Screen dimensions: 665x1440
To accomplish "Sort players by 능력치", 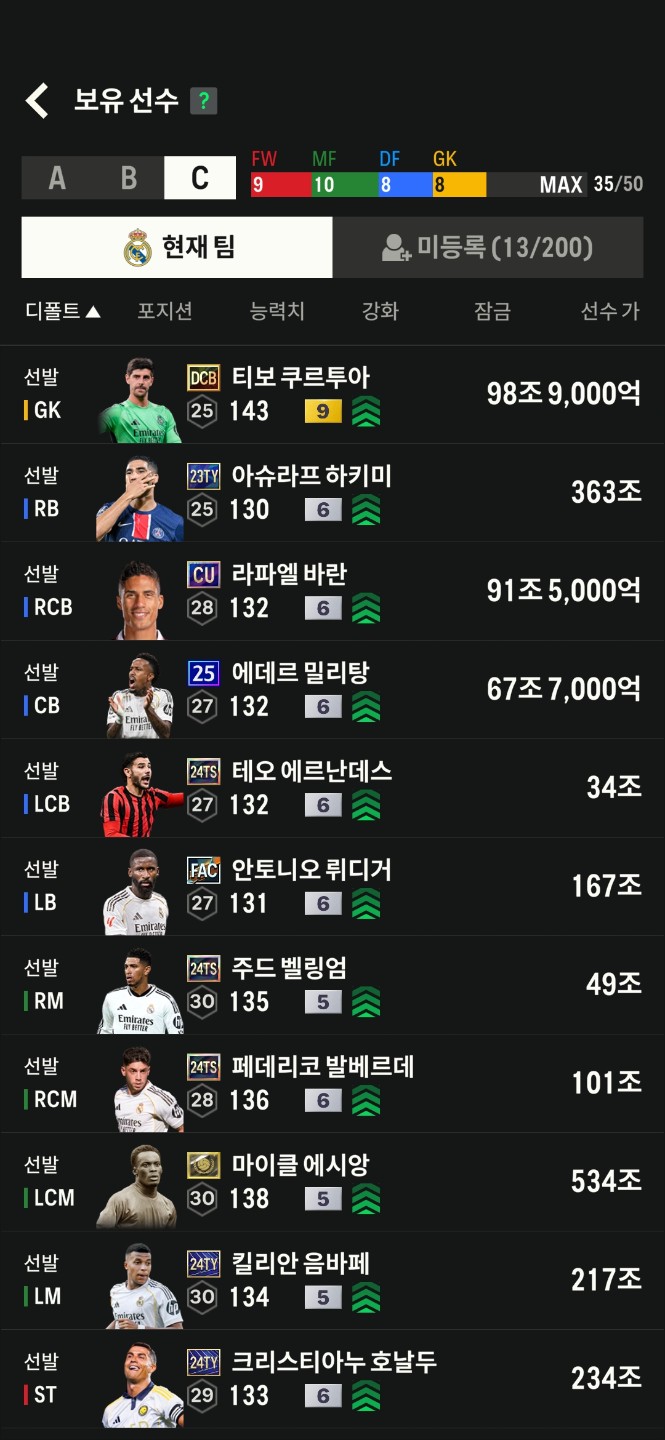I will [277, 311].
